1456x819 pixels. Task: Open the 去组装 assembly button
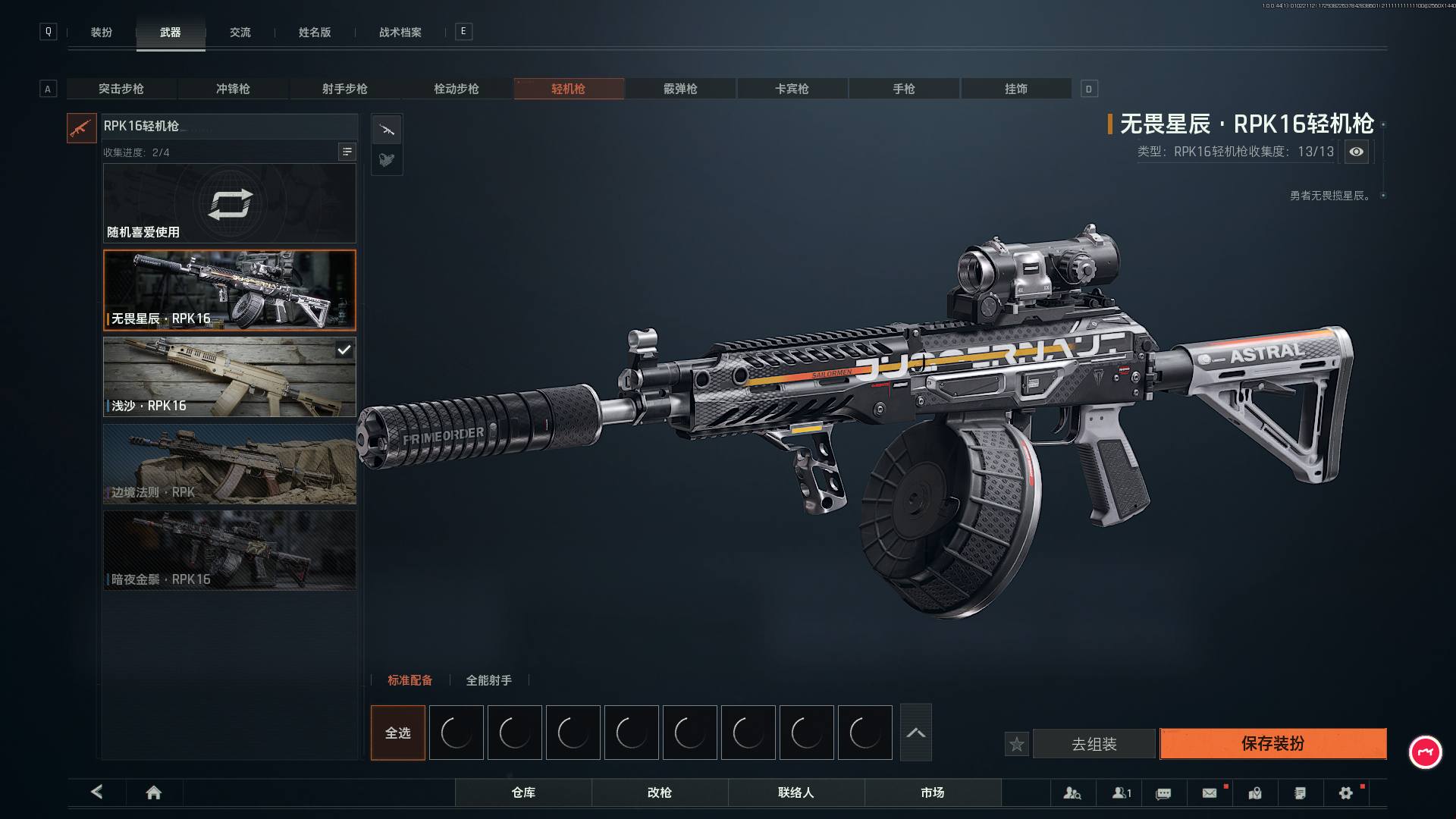[x=1094, y=744]
